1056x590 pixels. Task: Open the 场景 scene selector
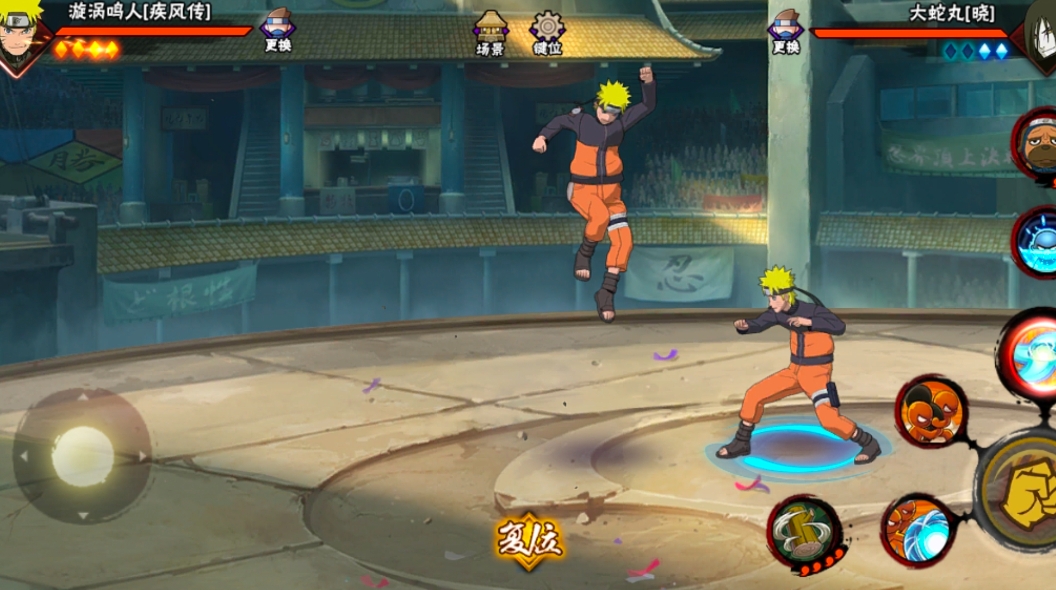coord(490,32)
